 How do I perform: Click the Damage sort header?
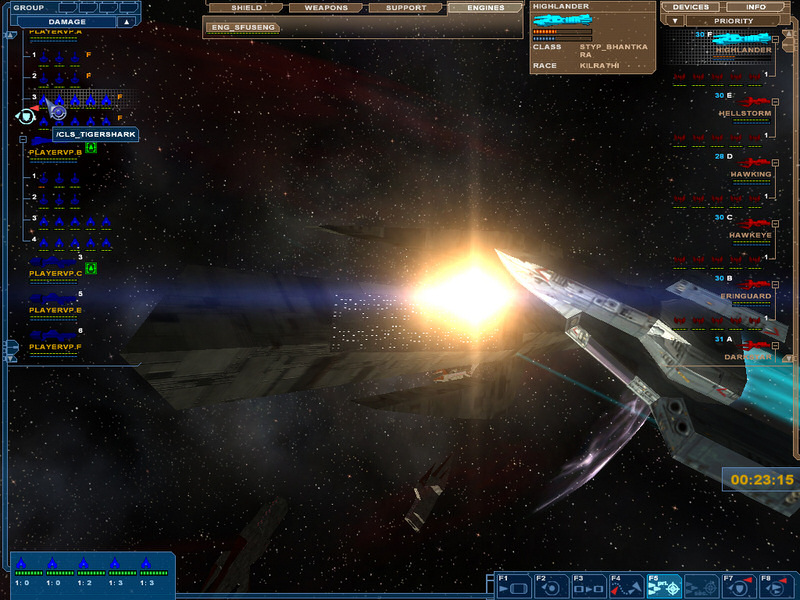(68, 21)
